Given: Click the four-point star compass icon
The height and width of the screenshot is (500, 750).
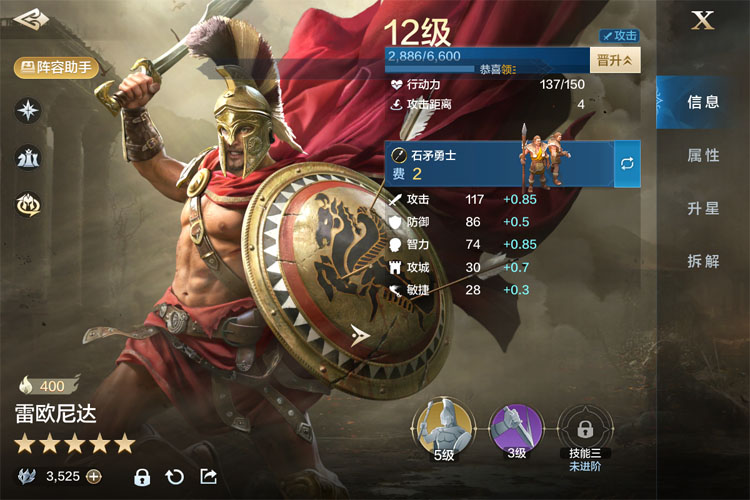Looking at the screenshot, I should tap(28, 110).
